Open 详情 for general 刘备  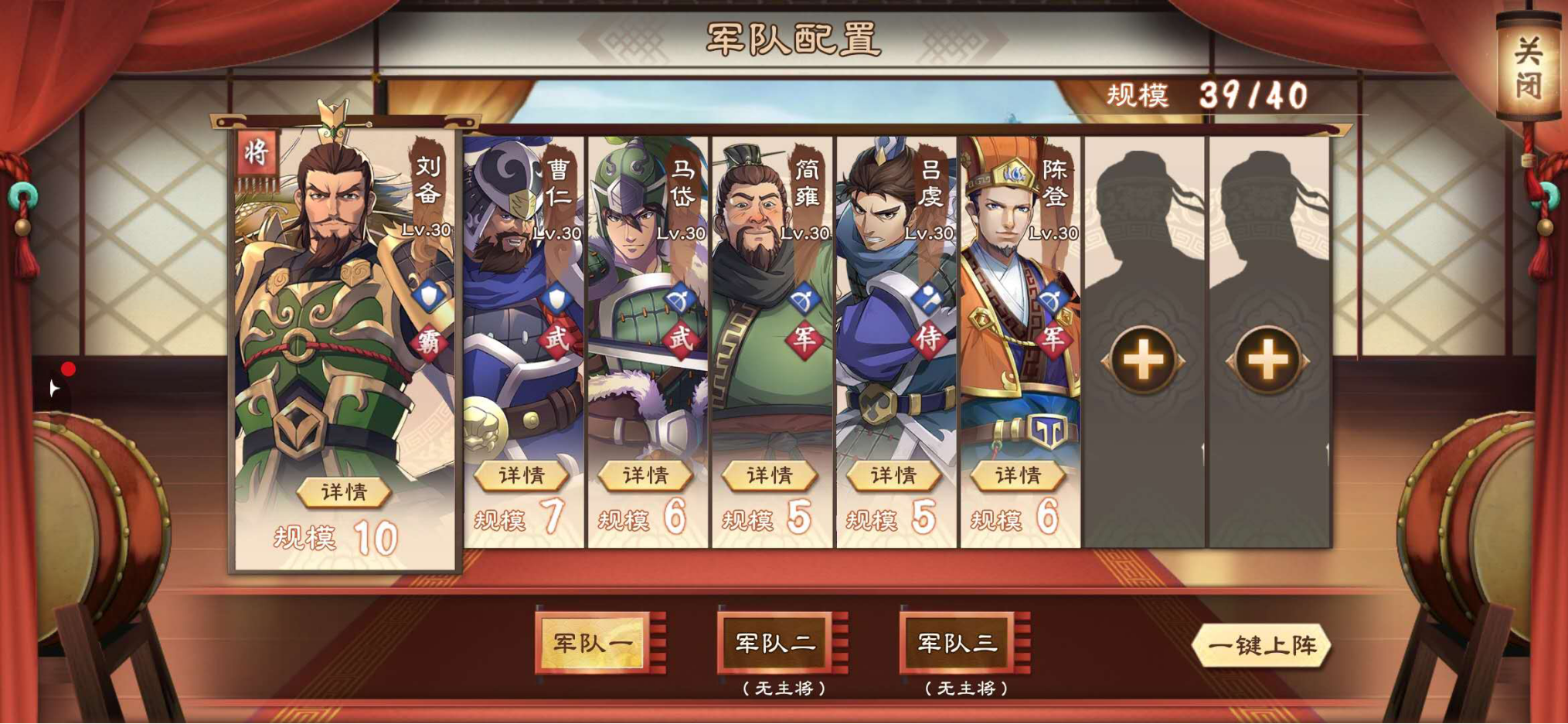[x=344, y=492]
